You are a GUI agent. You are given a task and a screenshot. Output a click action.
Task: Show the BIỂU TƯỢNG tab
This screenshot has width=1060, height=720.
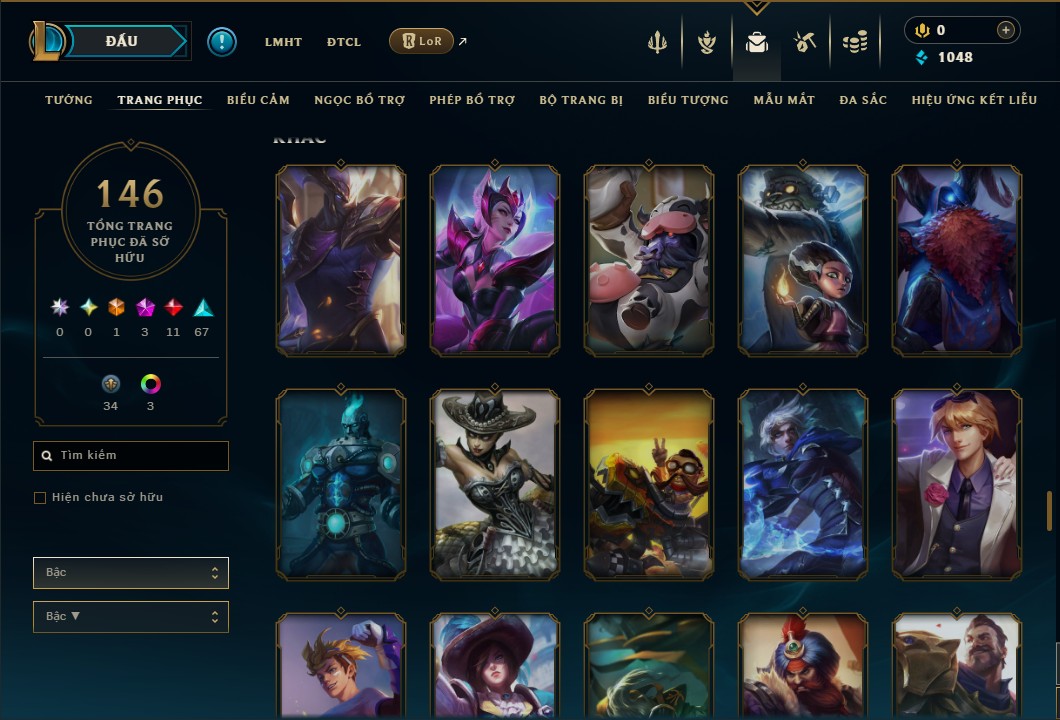pyautogui.click(x=688, y=100)
